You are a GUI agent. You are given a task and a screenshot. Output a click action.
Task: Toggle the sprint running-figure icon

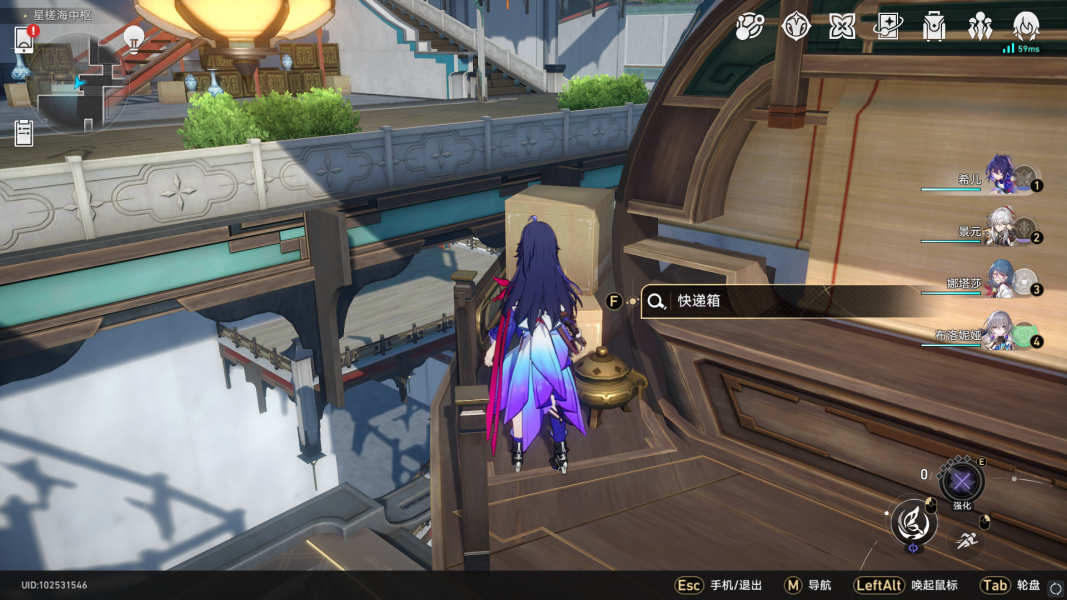tap(966, 541)
